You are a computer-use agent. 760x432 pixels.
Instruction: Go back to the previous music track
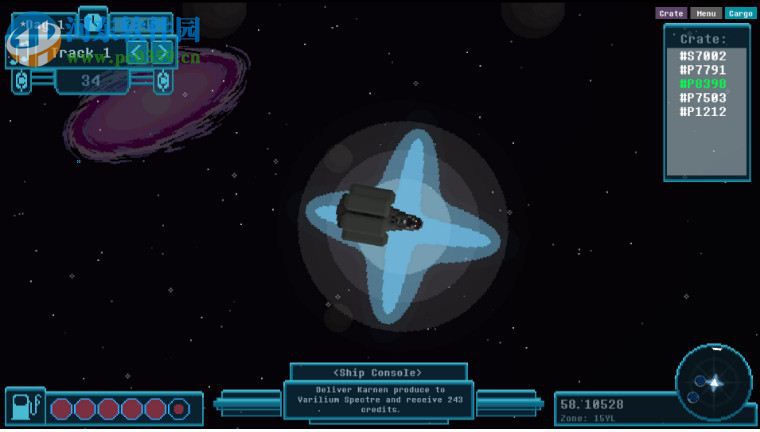139,53
